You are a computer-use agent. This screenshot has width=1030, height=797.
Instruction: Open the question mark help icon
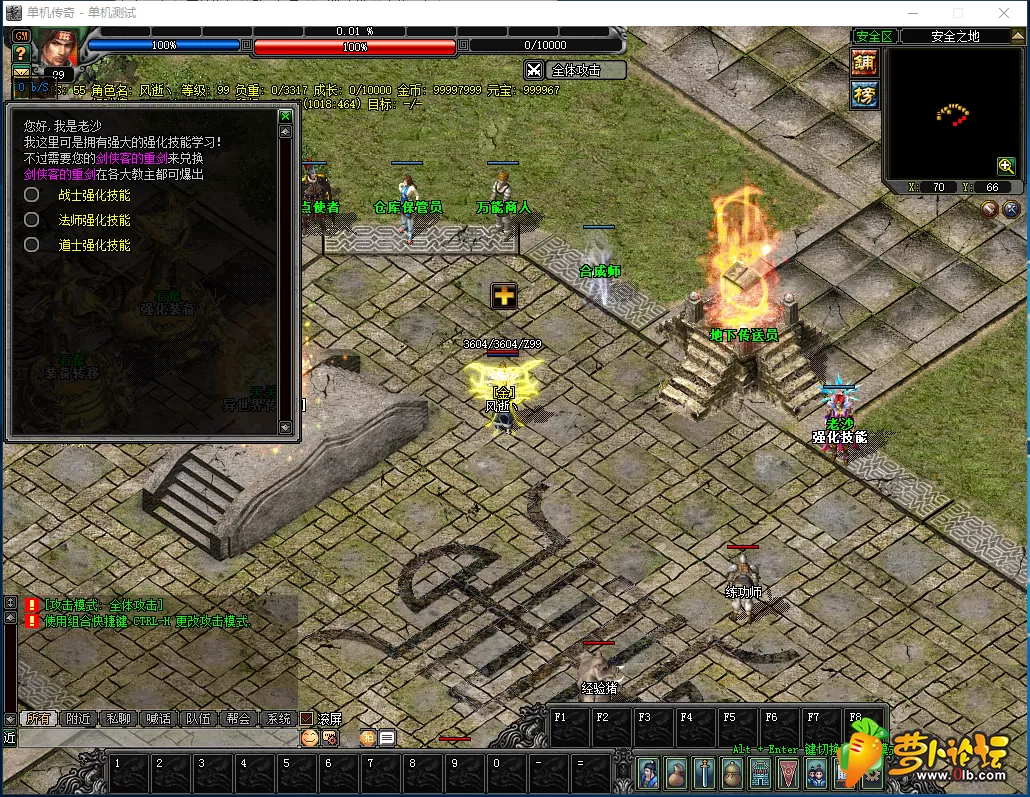click(20, 54)
